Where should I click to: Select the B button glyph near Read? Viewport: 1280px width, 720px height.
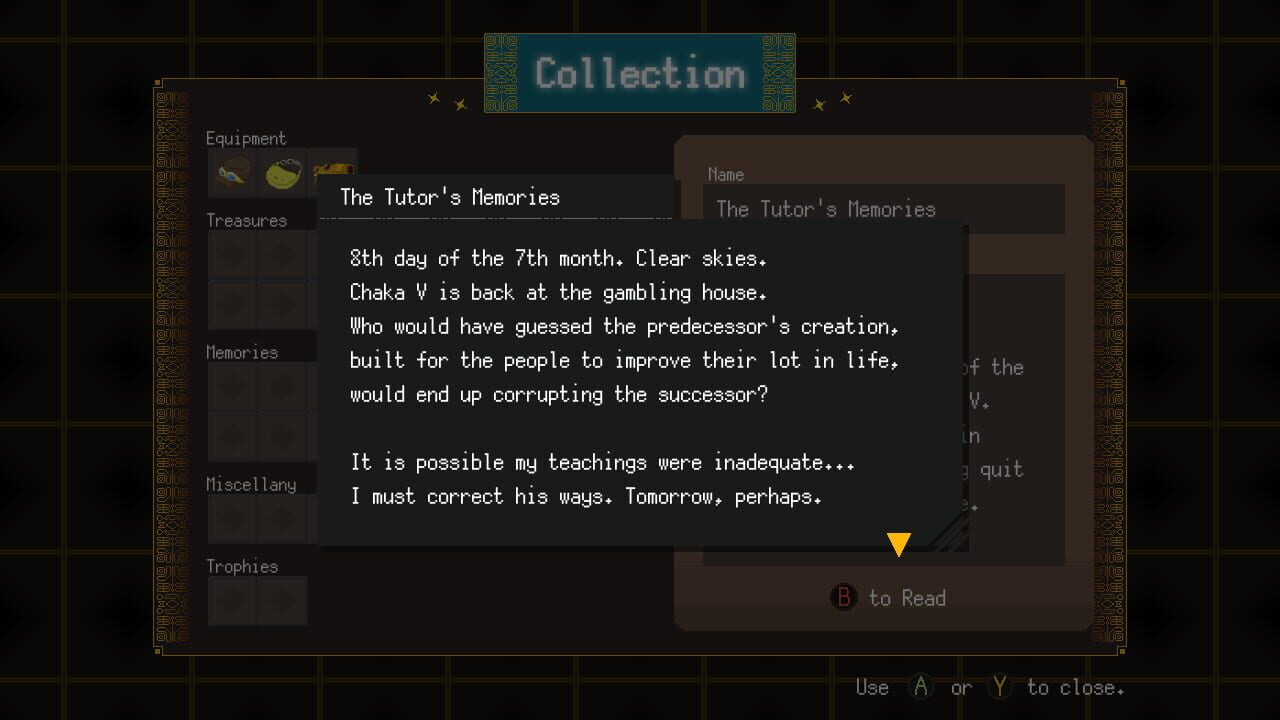point(843,598)
